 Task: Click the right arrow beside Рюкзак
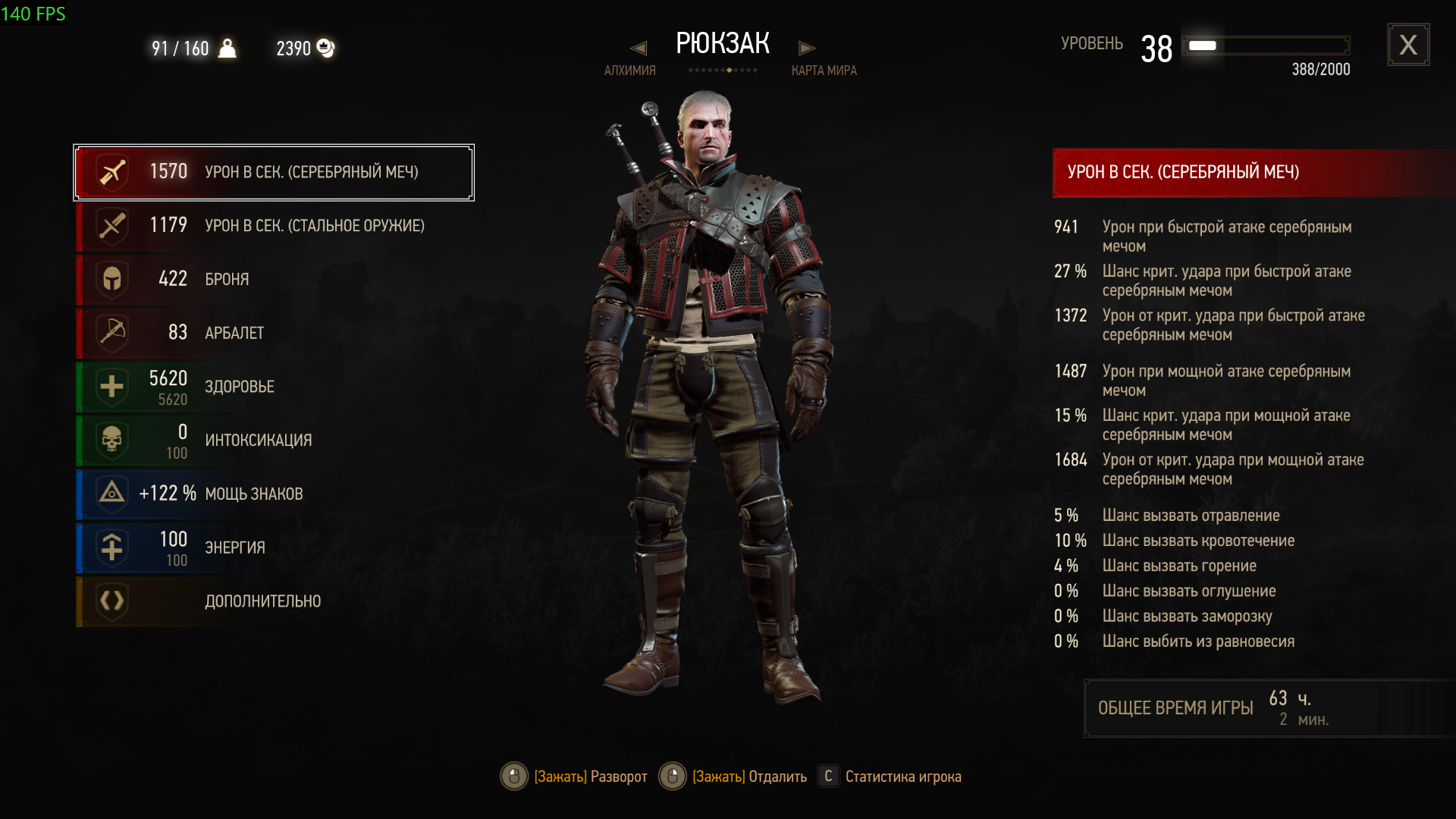pyautogui.click(x=807, y=49)
